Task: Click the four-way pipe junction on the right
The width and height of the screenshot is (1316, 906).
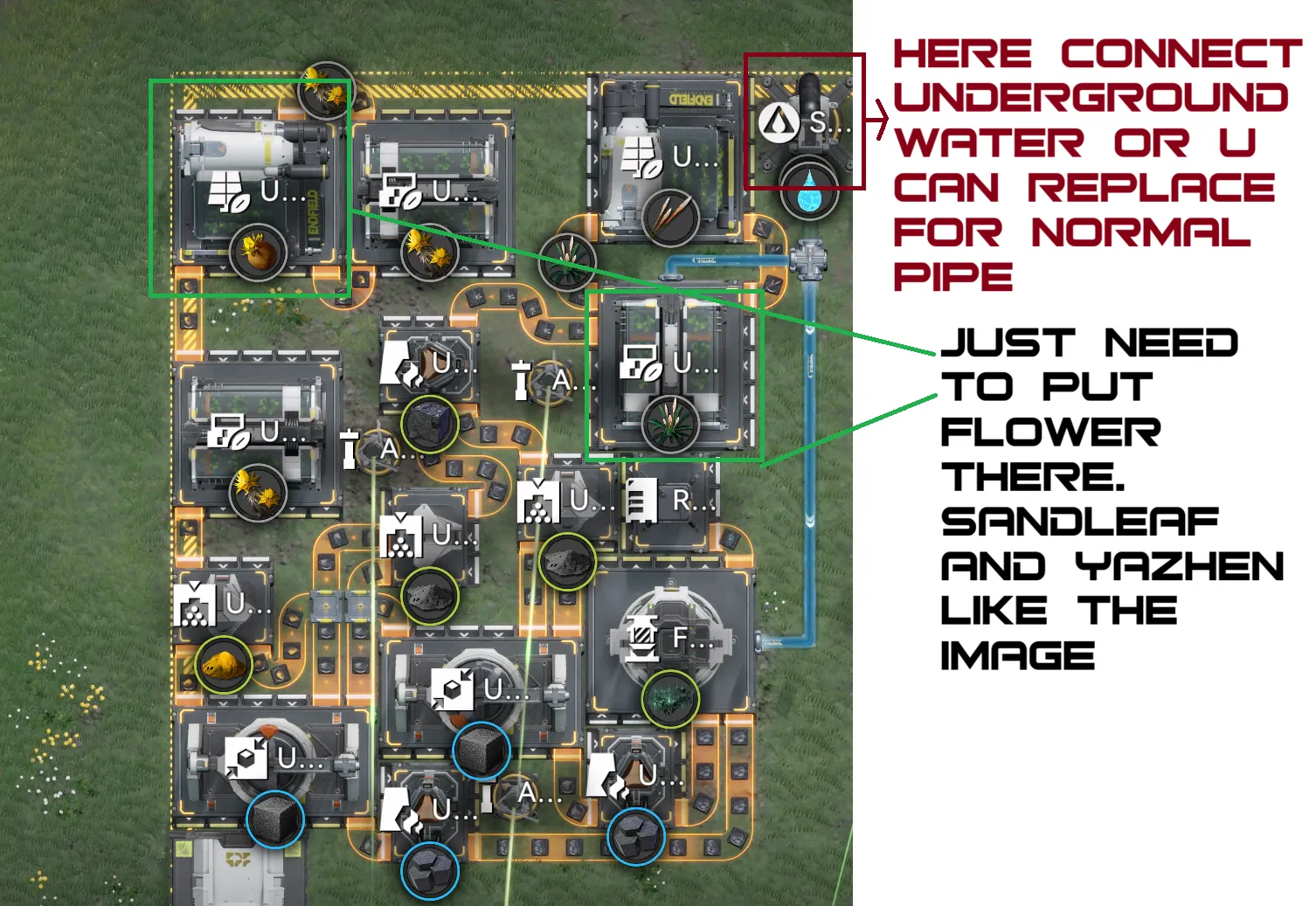Action: point(811,260)
